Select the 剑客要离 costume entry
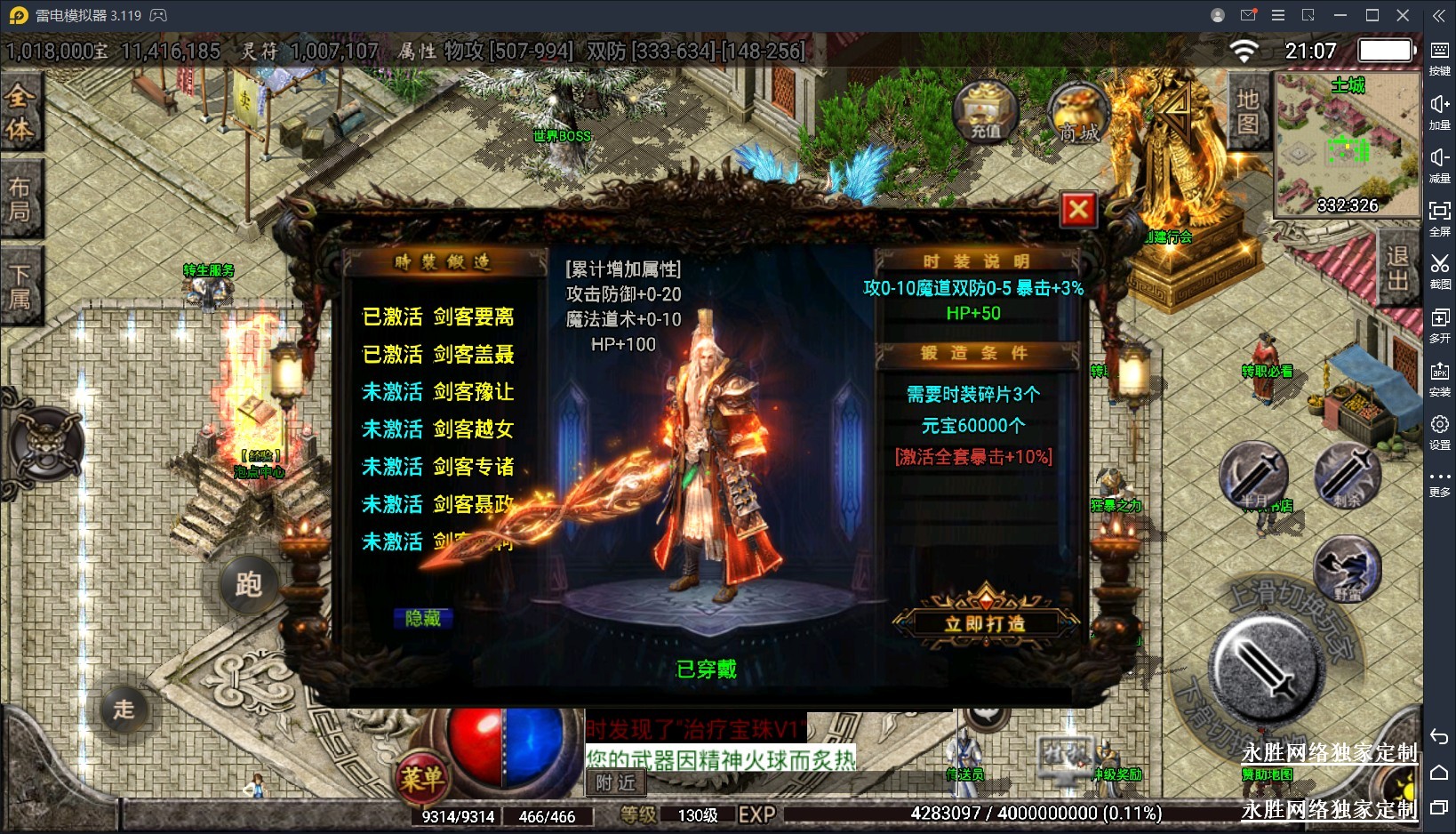 coord(438,317)
